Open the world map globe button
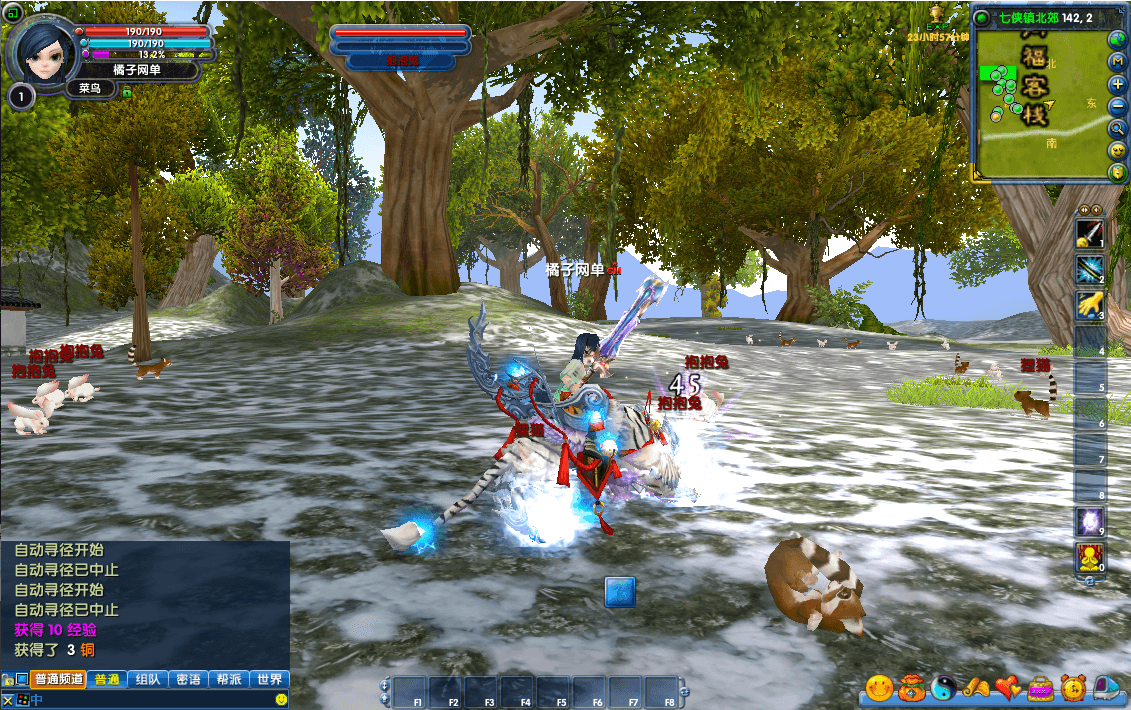This screenshot has height=710, width=1131. pos(1118,40)
